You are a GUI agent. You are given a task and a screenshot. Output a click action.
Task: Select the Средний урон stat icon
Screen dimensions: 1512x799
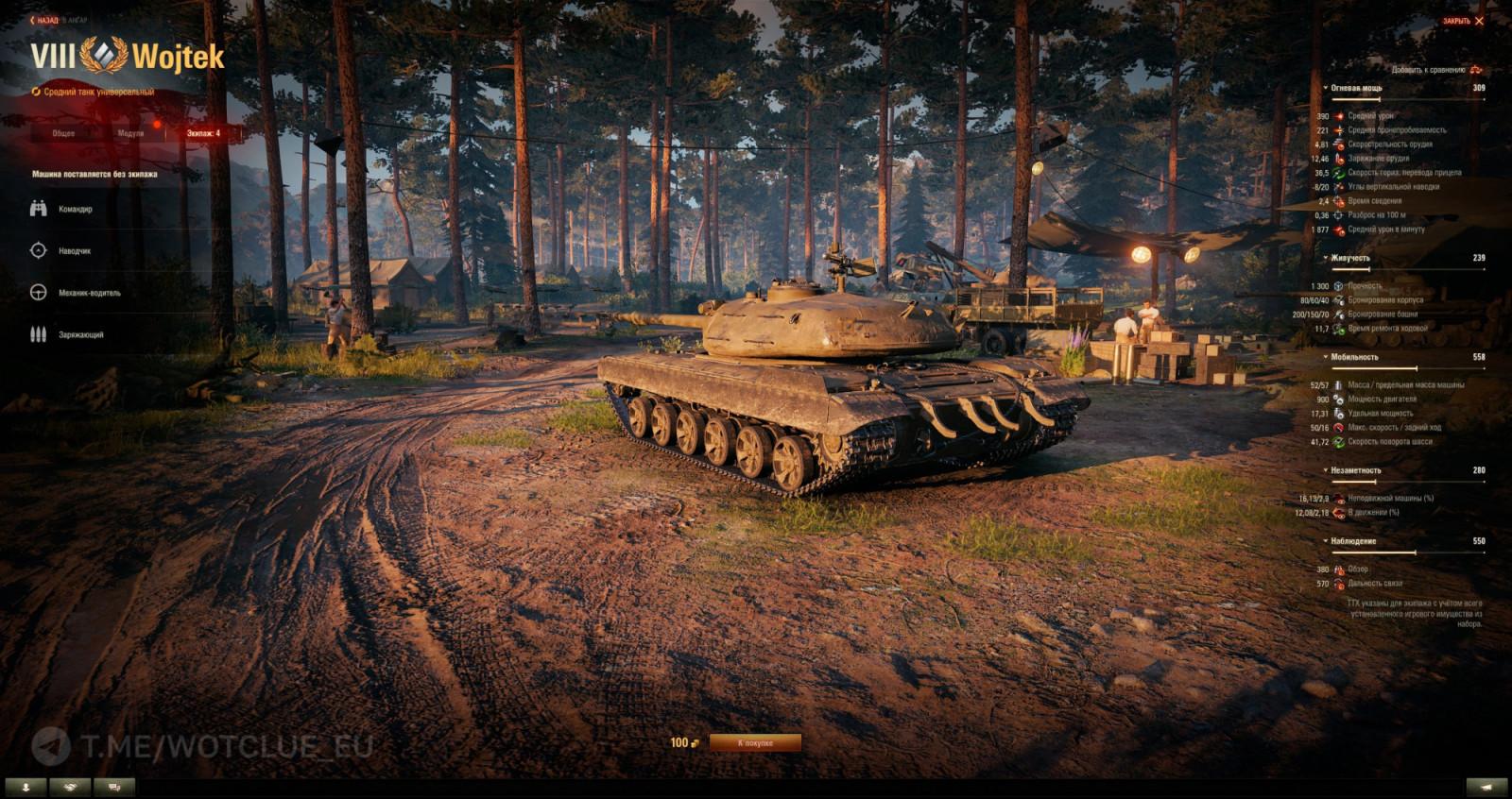[1340, 116]
